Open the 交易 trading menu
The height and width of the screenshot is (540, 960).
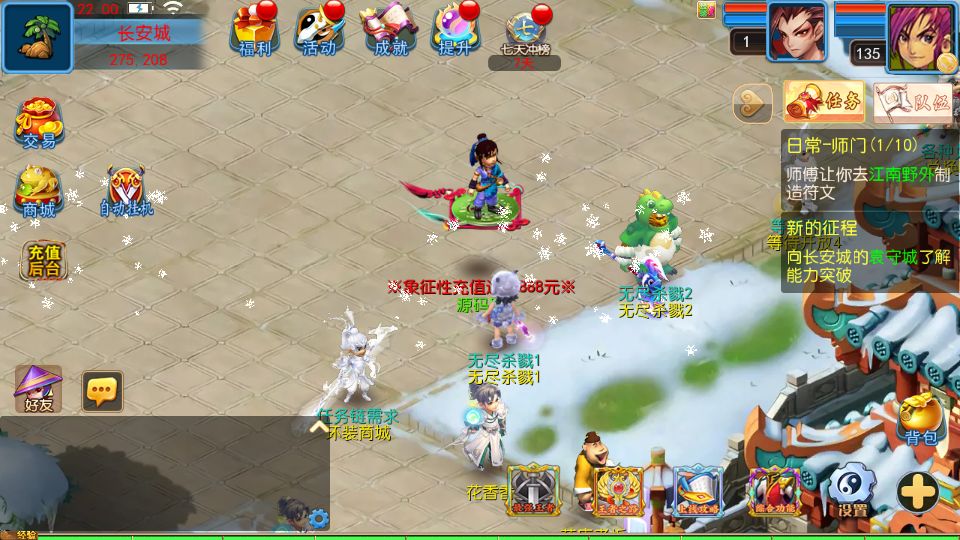[39, 124]
